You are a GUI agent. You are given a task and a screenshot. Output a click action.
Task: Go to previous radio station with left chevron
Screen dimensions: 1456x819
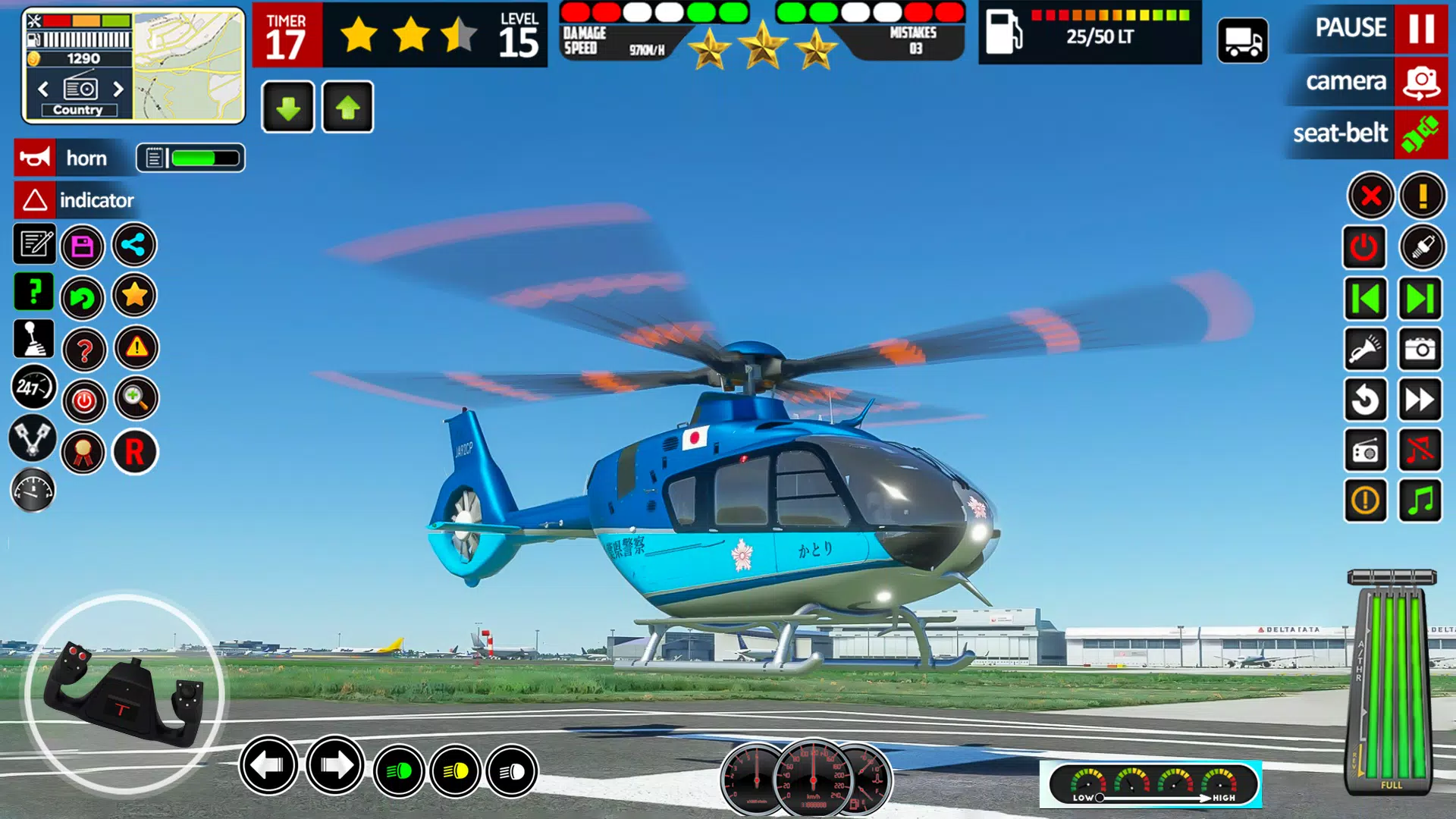point(43,89)
